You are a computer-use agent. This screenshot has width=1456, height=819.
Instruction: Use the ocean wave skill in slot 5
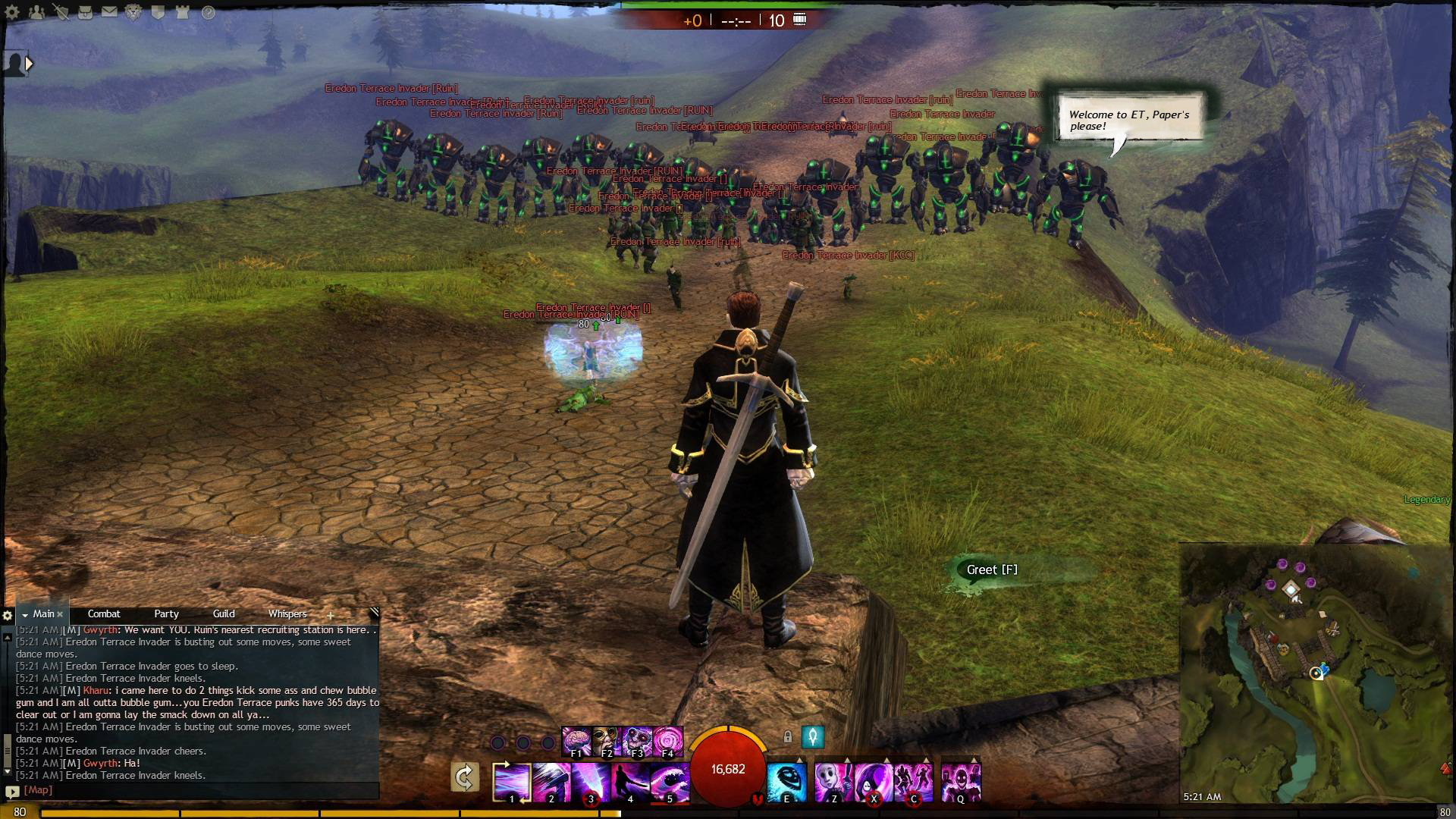pos(669,782)
